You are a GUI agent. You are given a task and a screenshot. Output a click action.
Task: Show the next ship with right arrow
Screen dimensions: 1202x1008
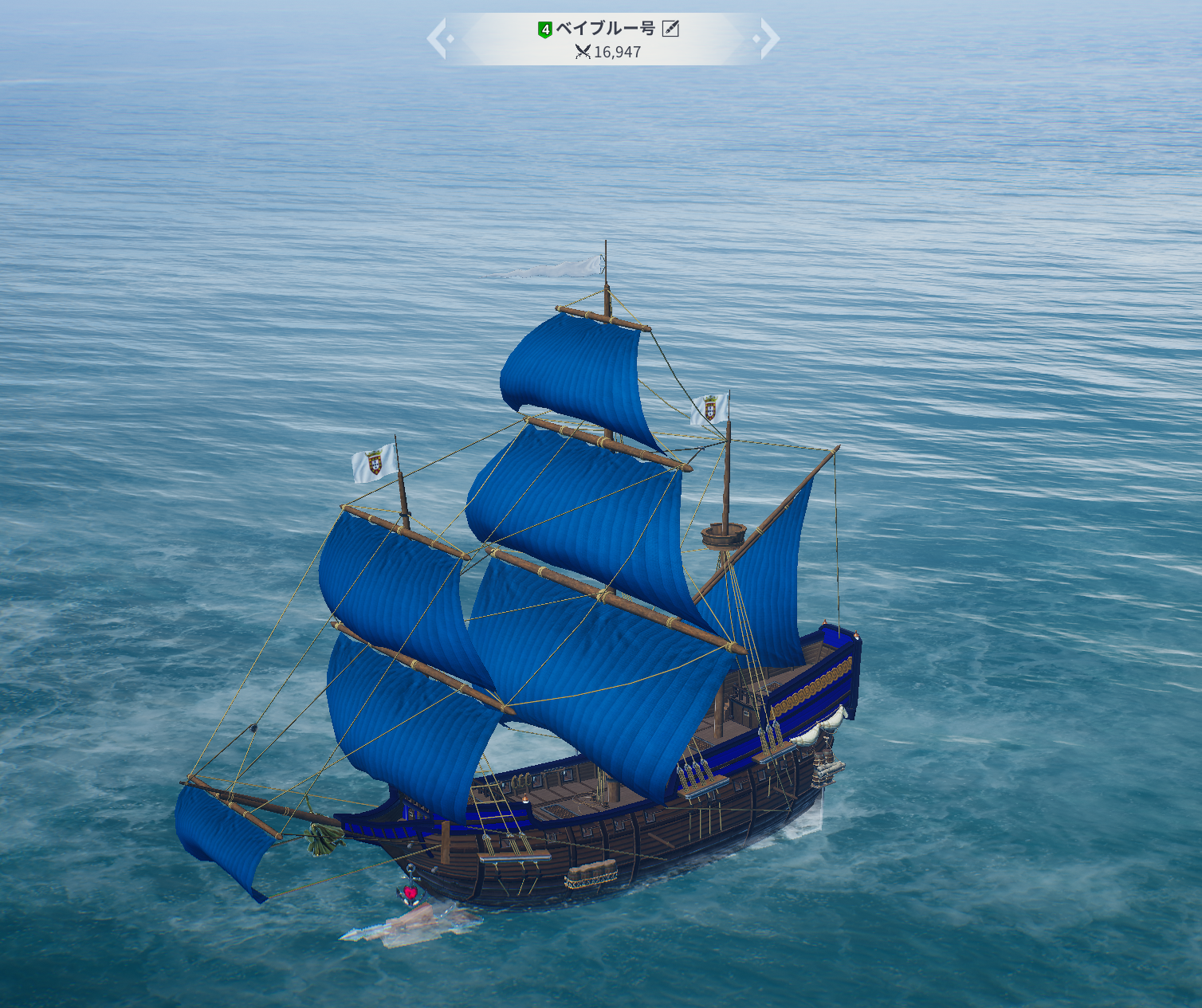click(768, 38)
